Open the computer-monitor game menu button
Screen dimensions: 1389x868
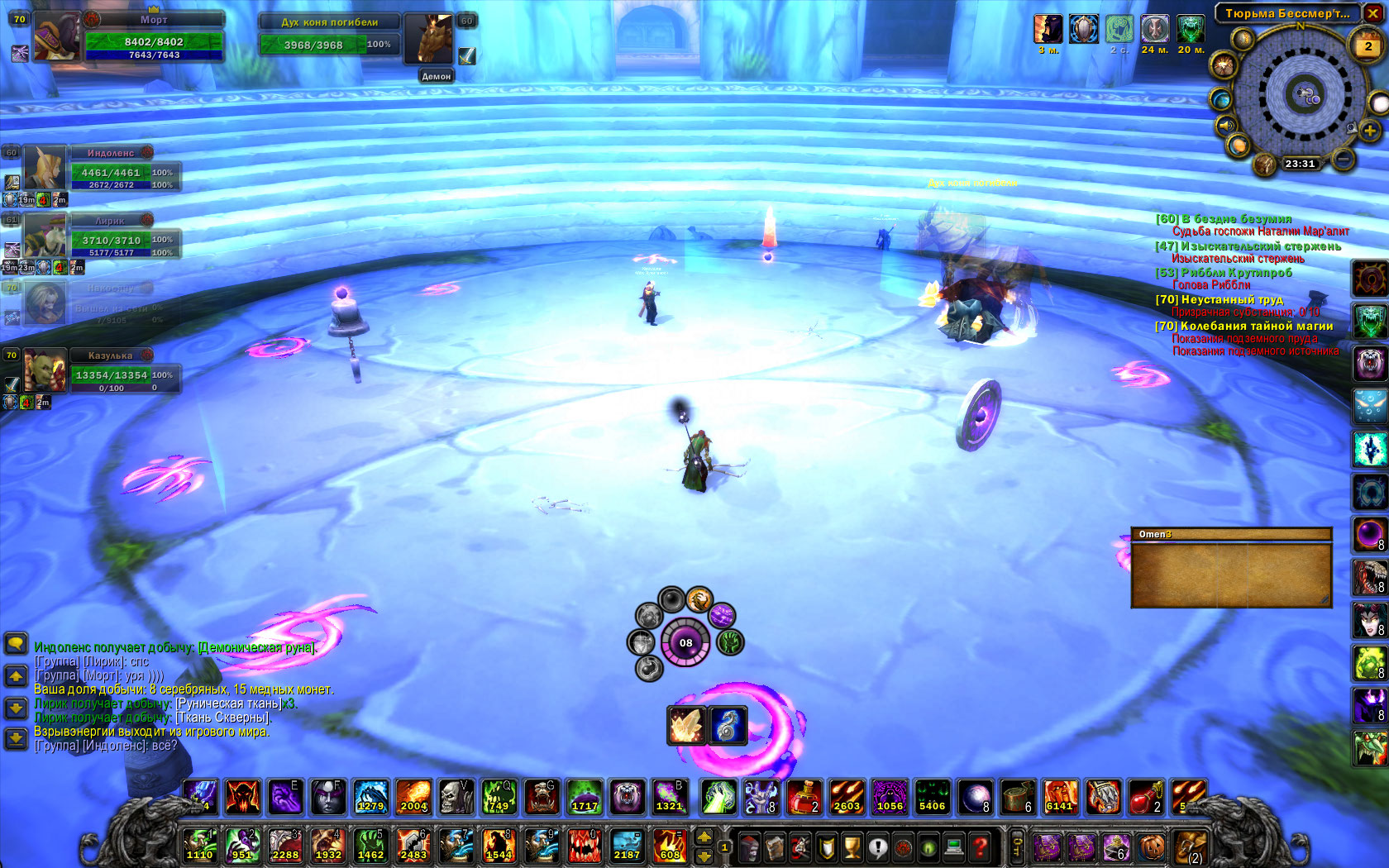(x=954, y=847)
